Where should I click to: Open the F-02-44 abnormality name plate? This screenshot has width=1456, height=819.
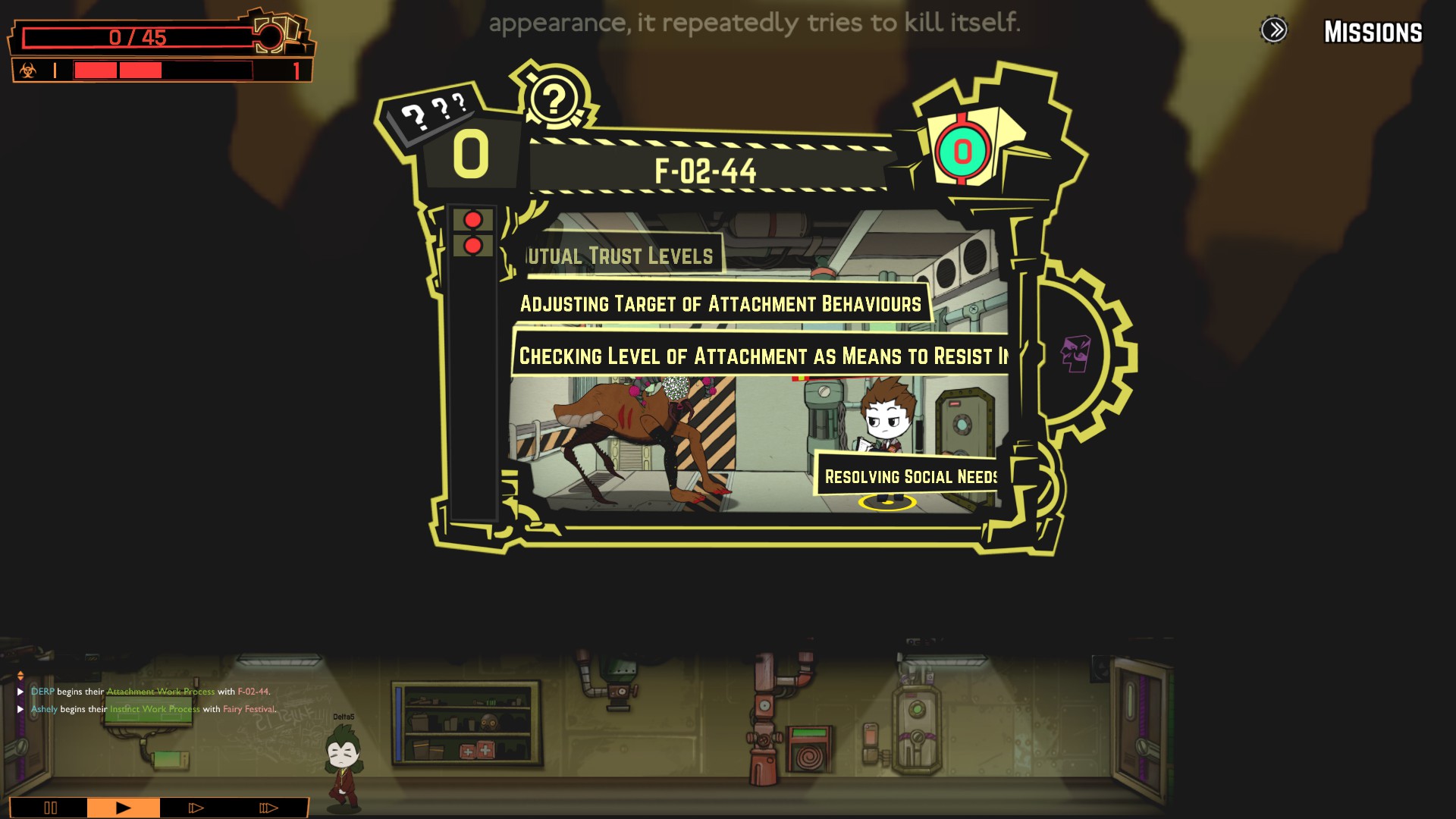[705, 171]
